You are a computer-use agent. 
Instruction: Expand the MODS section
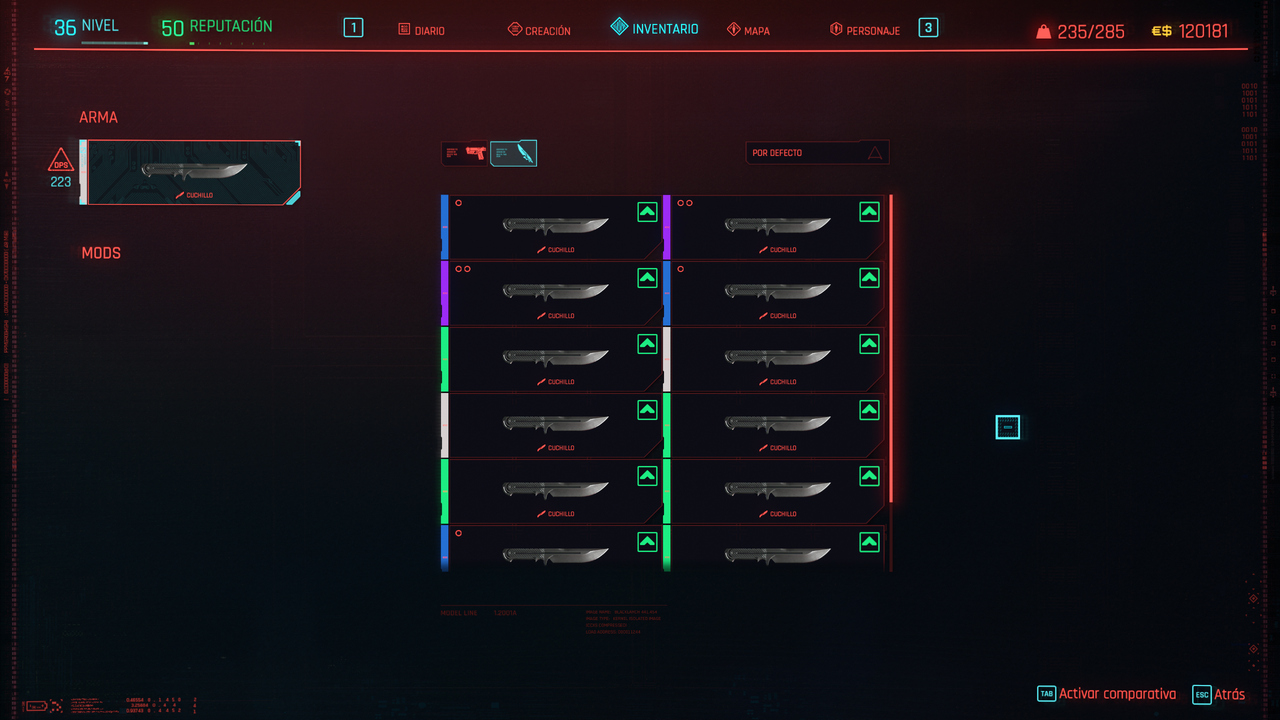coord(100,253)
